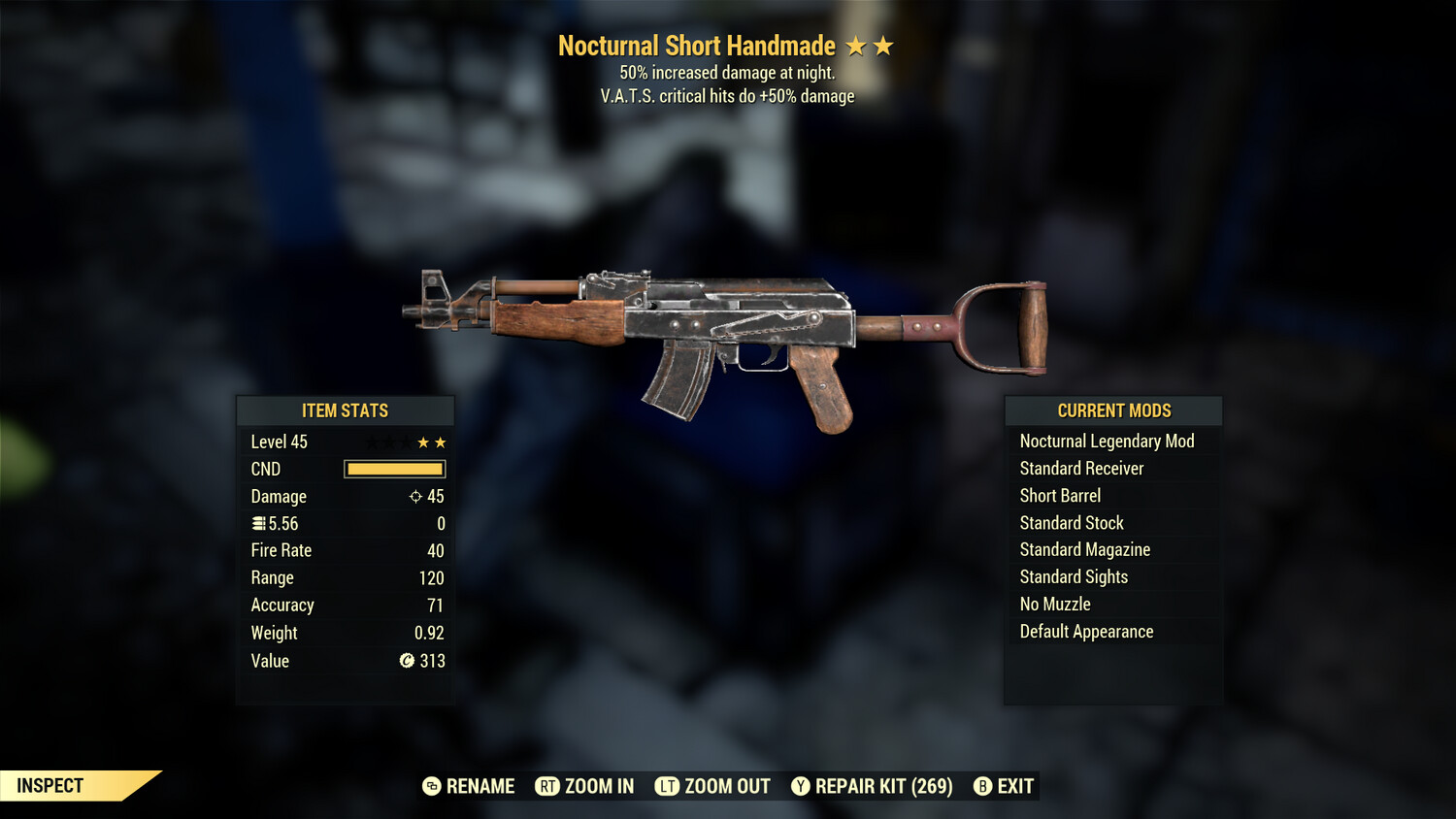Click the EXIT button

(1013, 786)
